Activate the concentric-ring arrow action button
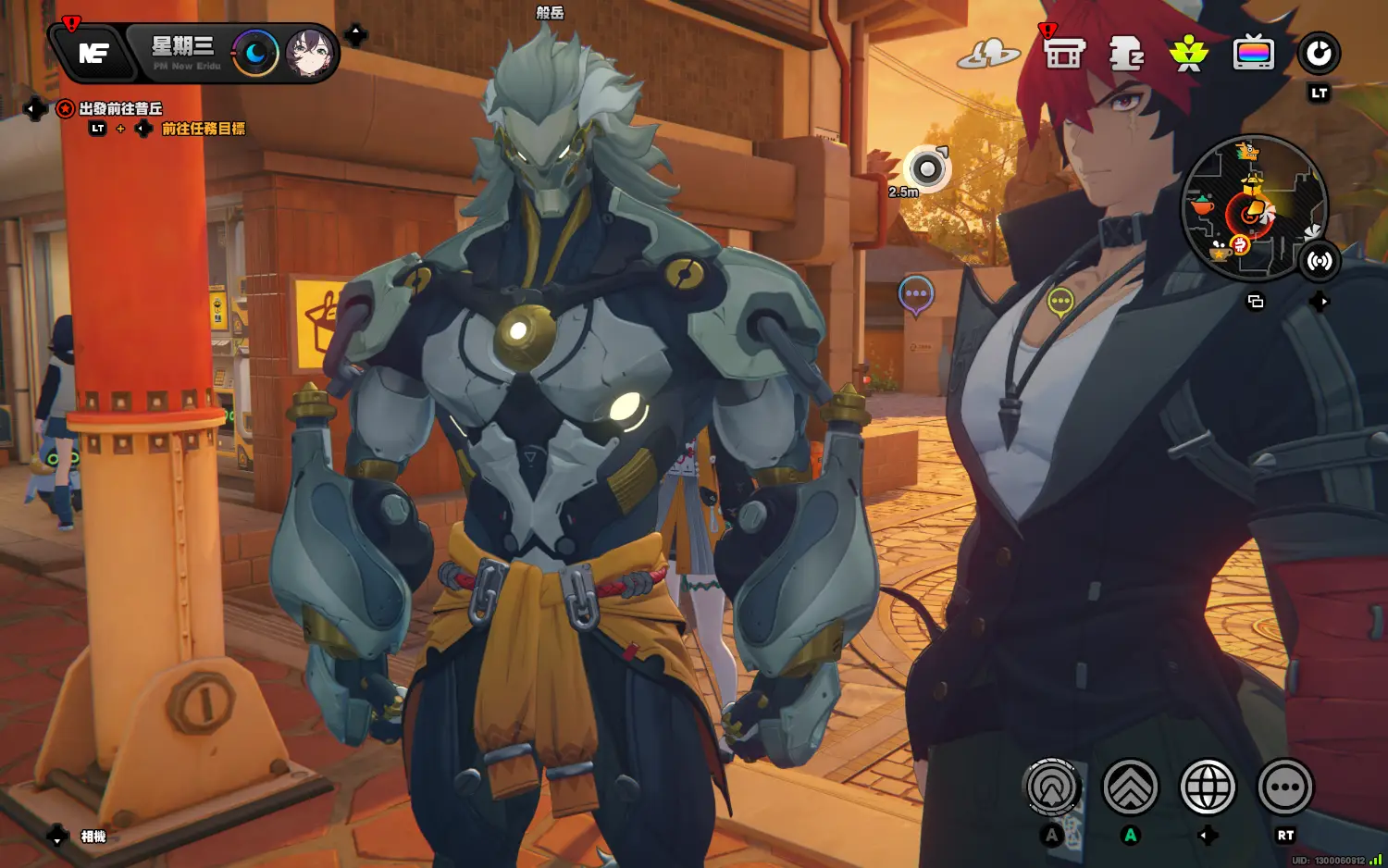The height and width of the screenshot is (868, 1388). (1052, 787)
